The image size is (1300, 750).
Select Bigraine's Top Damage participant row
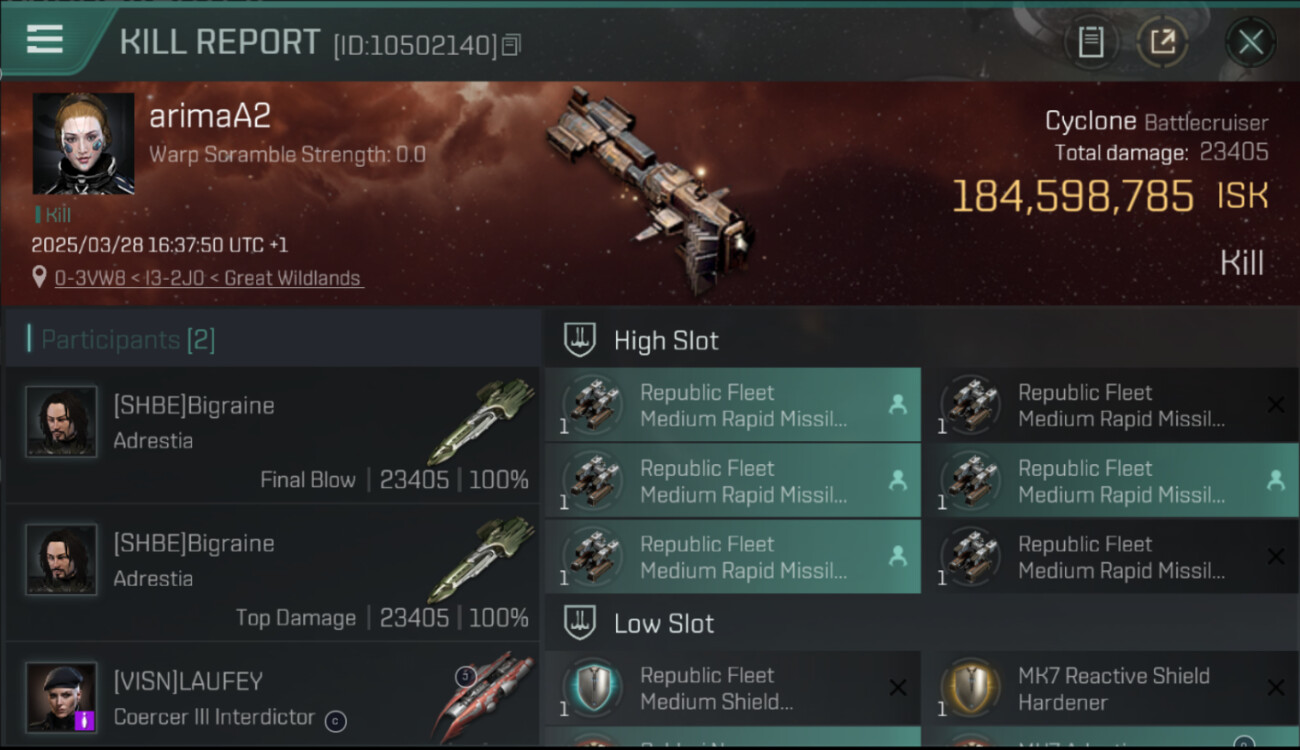click(272, 574)
